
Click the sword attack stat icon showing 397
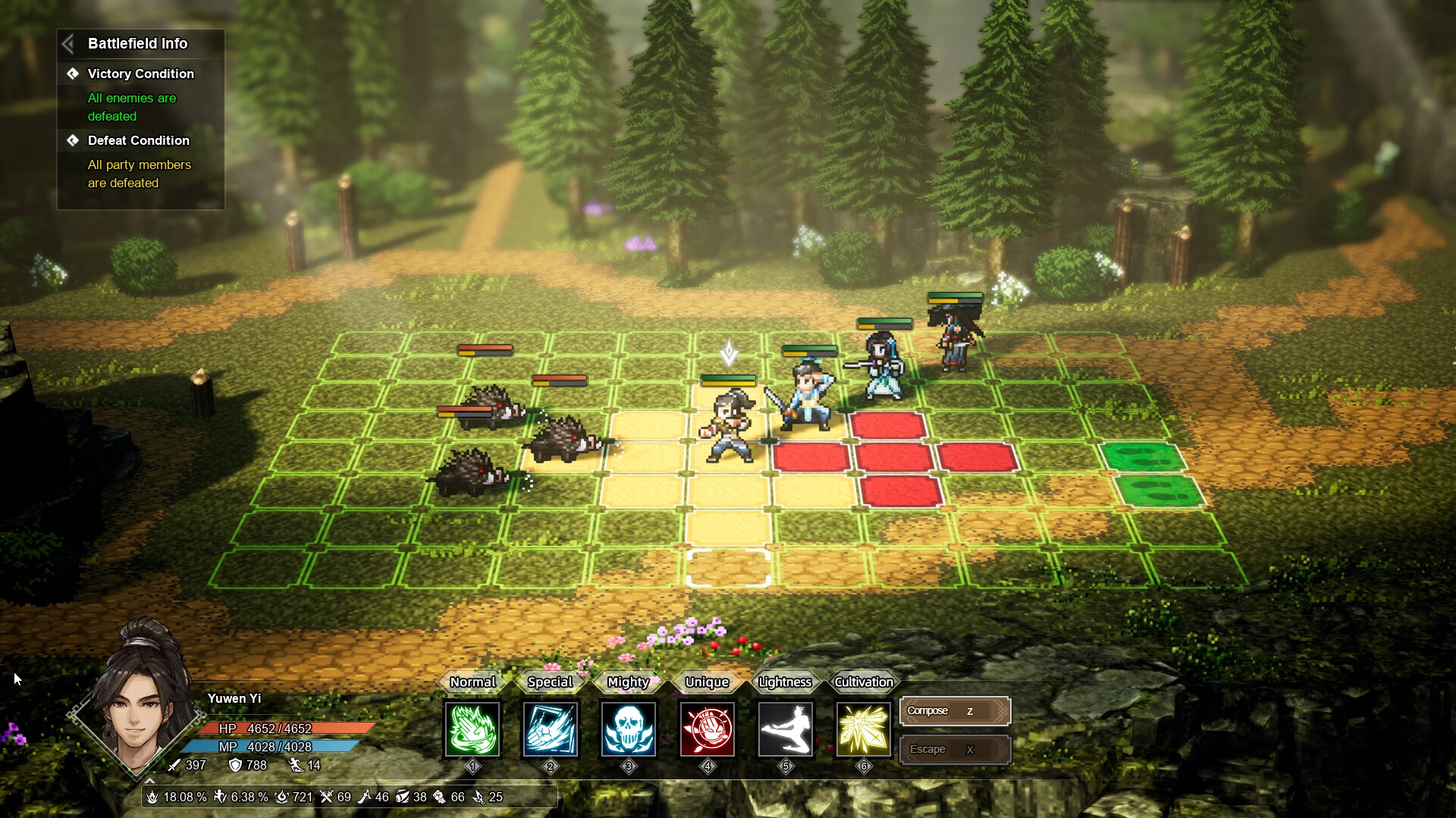click(174, 766)
